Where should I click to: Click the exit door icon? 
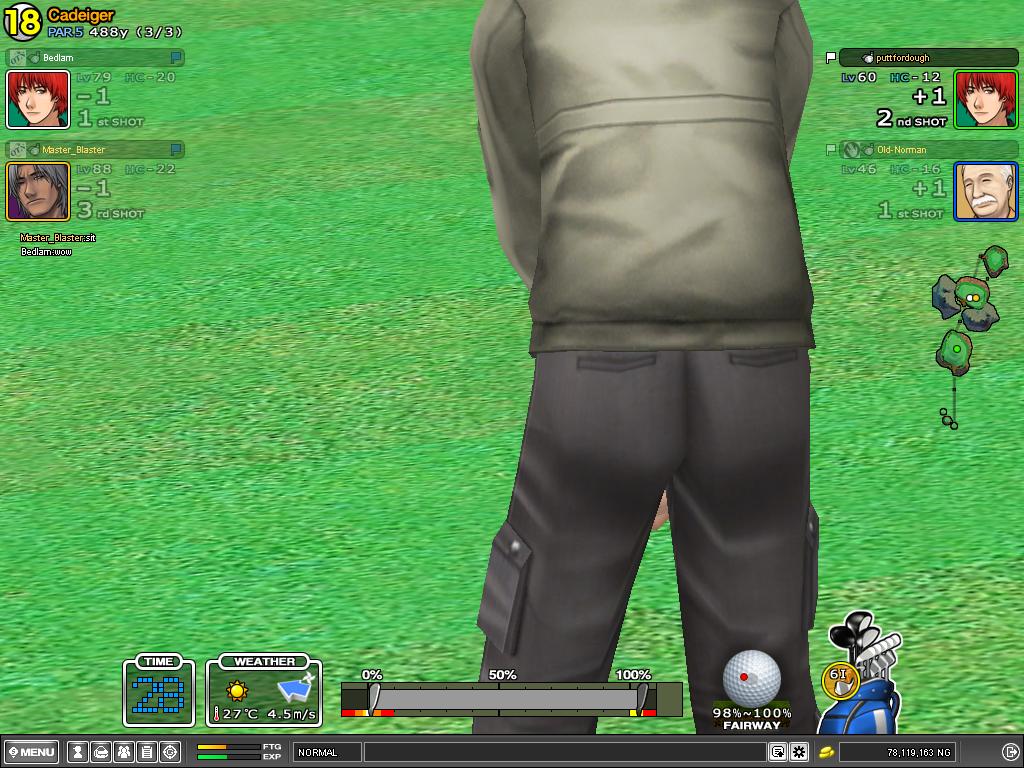point(1010,752)
